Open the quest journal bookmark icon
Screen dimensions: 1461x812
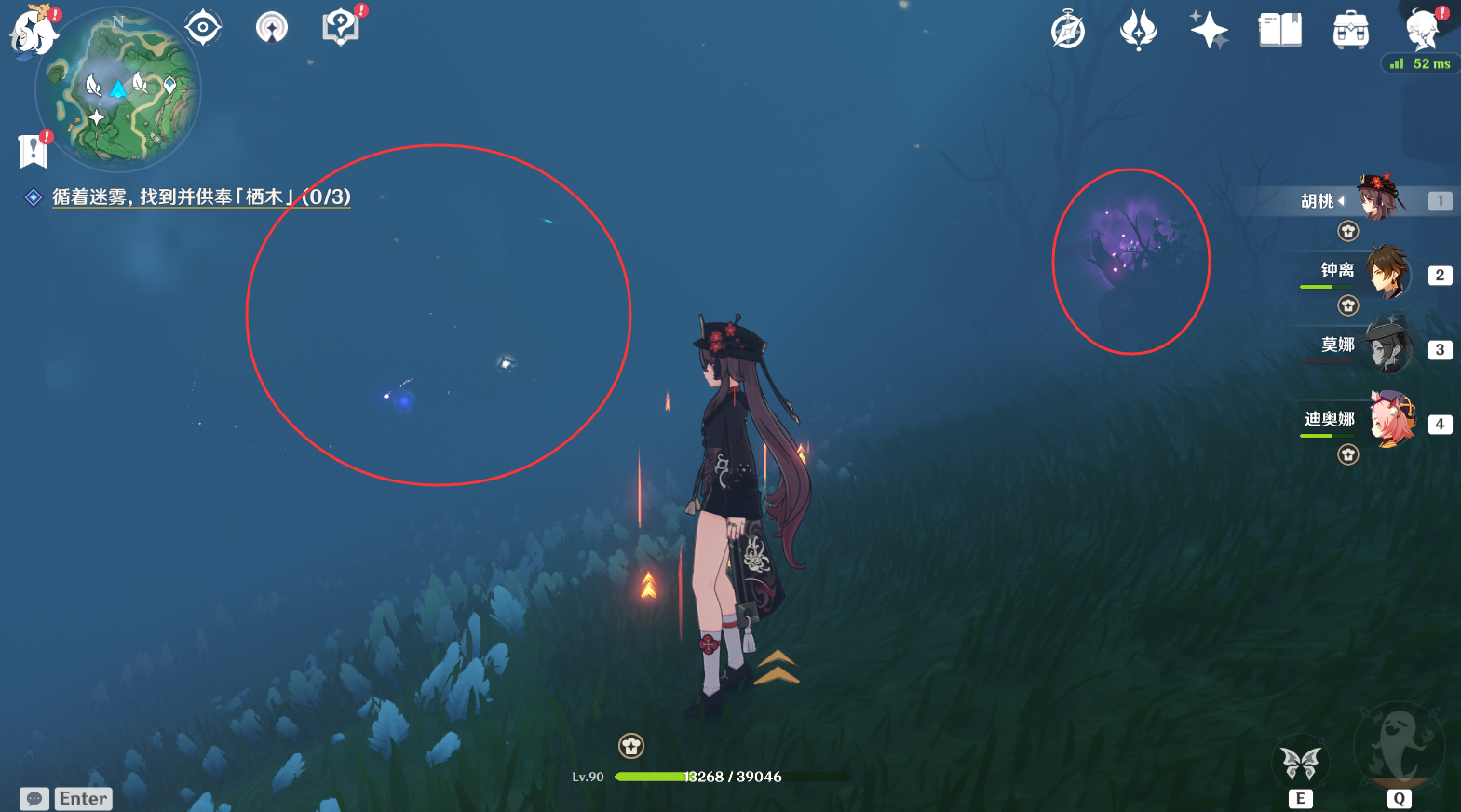coord(34,149)
